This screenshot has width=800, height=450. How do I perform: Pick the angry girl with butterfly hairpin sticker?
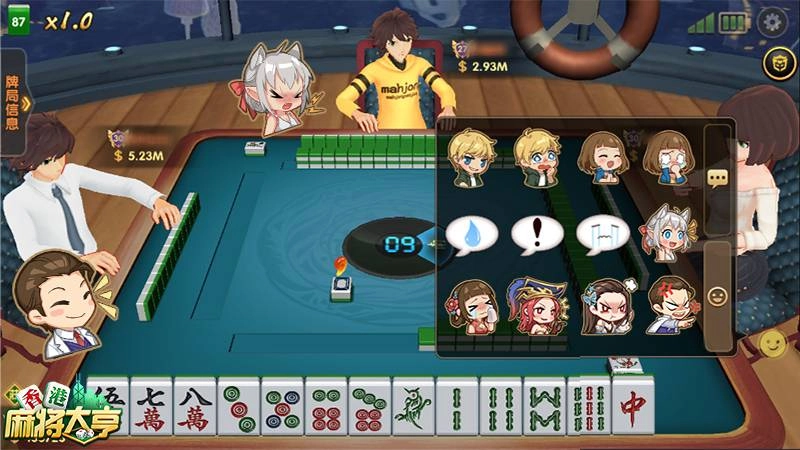click(x=603, y=306)
